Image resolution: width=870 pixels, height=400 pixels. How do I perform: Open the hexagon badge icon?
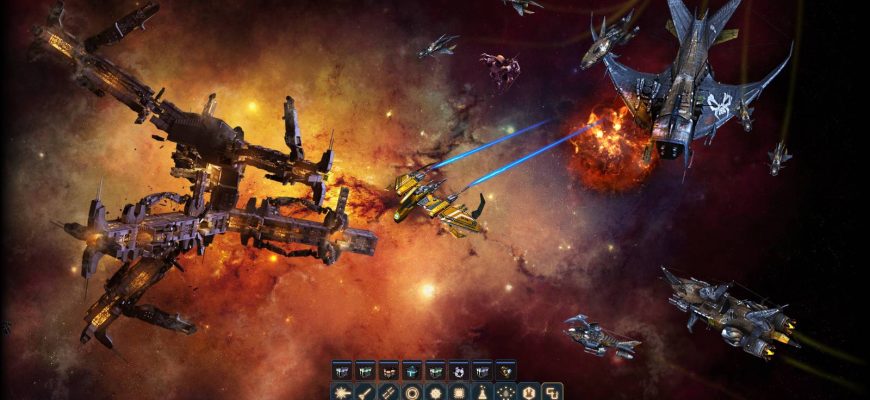point(528,392)
